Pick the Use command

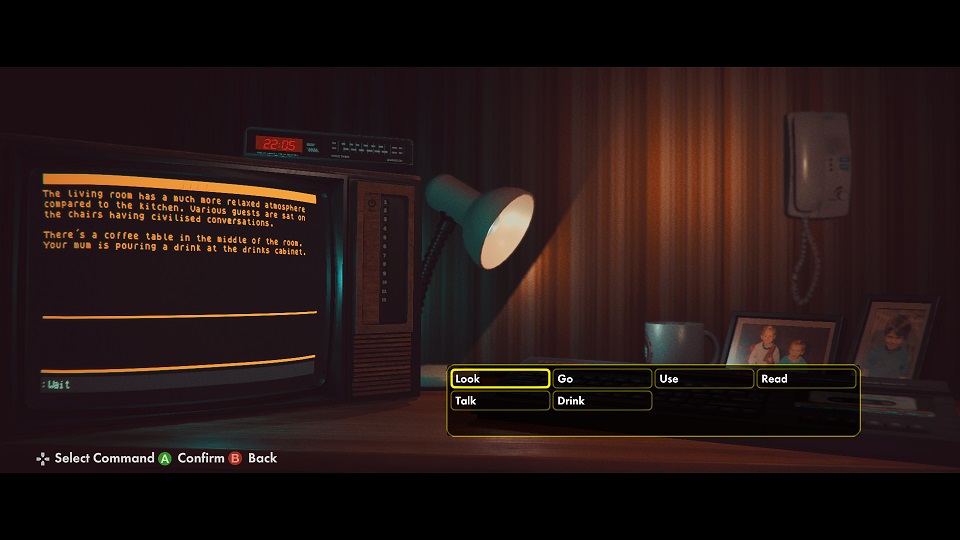click(x=704, y=379)
